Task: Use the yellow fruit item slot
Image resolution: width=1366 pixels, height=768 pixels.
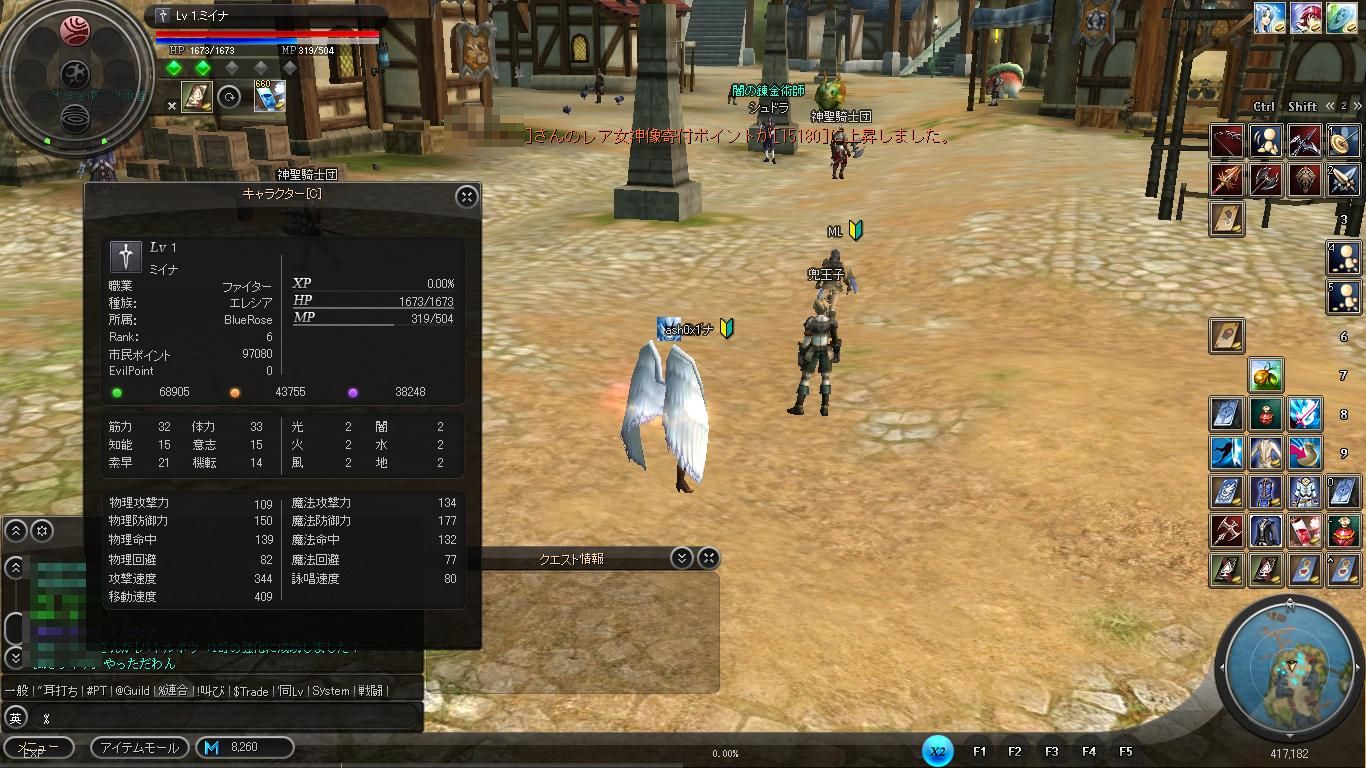Action: click(1266, 375)
